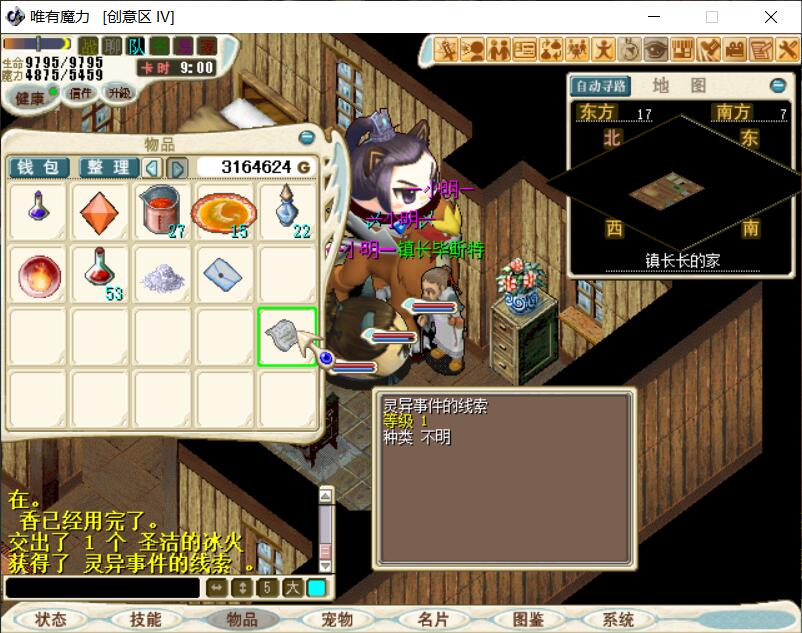Minimize the 物品 inventory panel
802x633 pixels.
pos(307,137)
